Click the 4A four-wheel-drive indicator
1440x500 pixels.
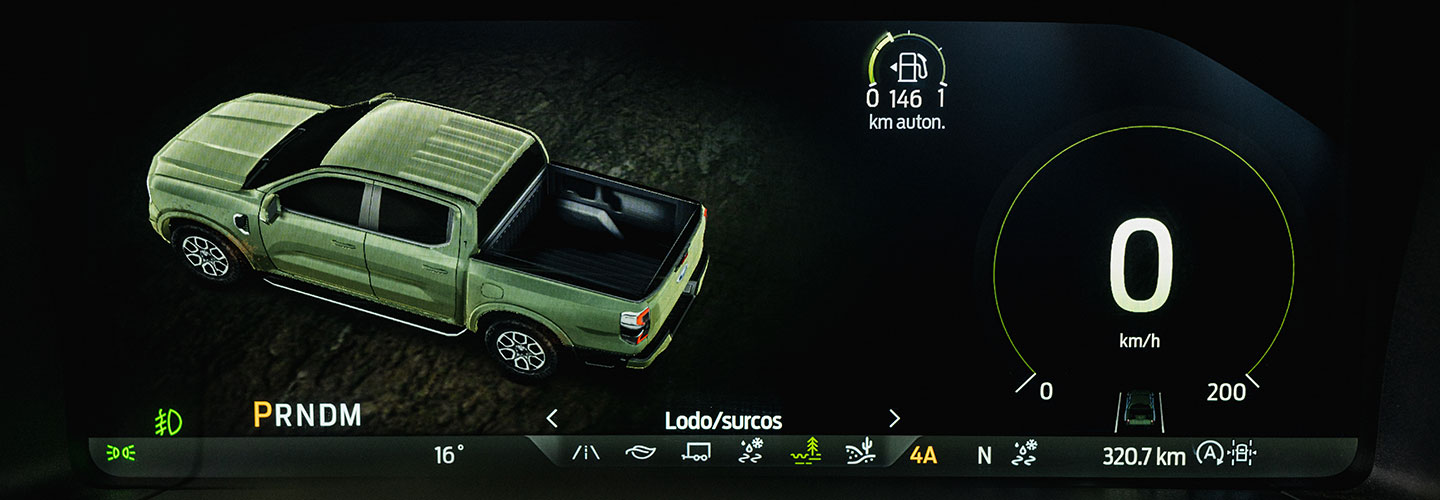pyautogui.click(x=923, y=456)
